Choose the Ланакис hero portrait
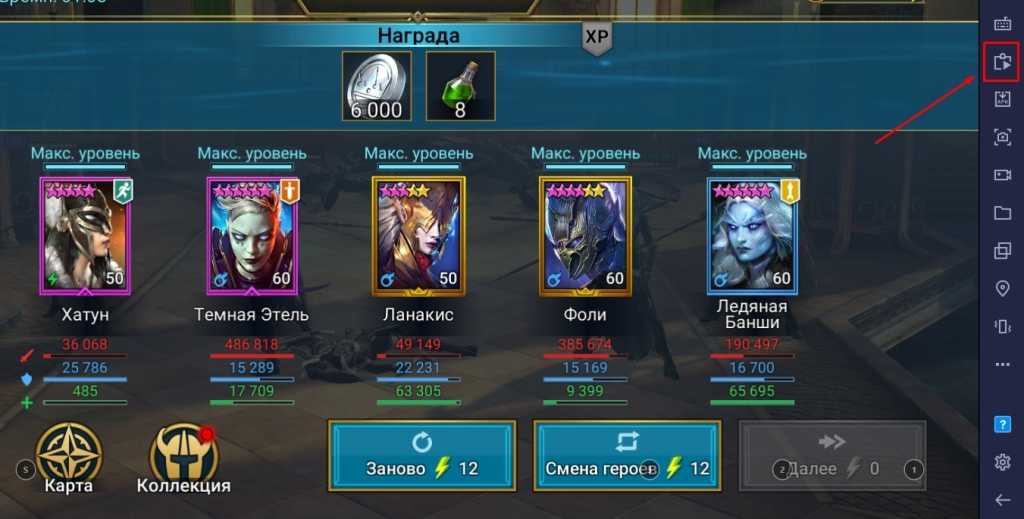1024x519 pixels. tap(418, 234)
